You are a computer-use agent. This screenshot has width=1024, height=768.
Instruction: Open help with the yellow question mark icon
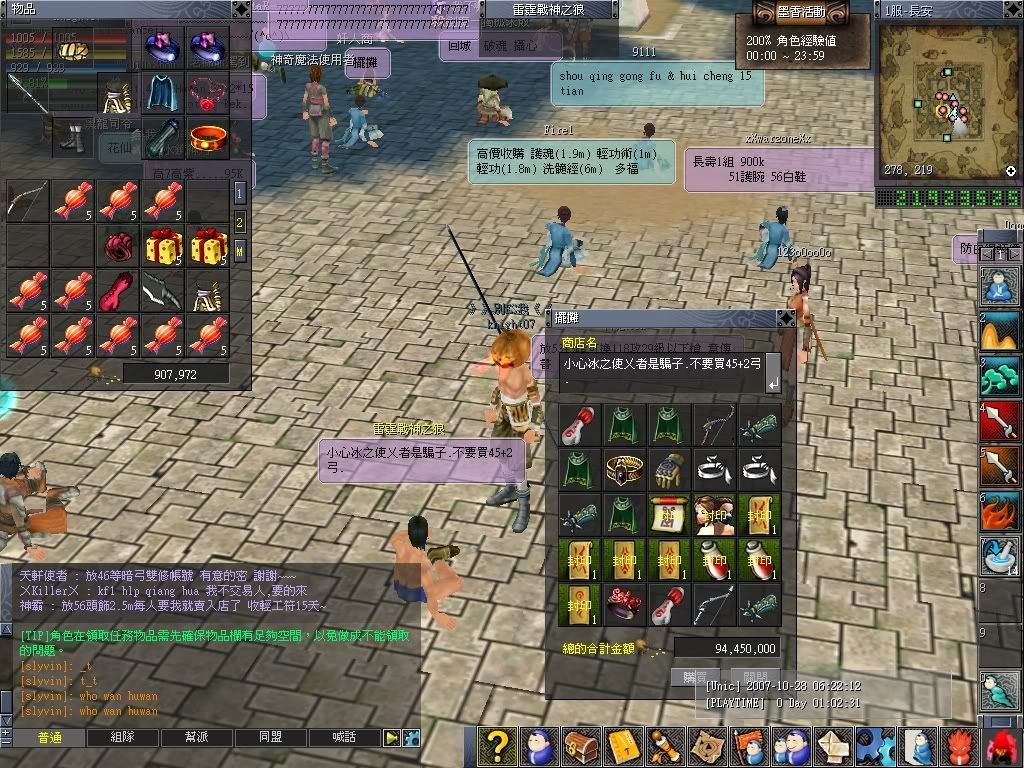(x=497, y=746)
